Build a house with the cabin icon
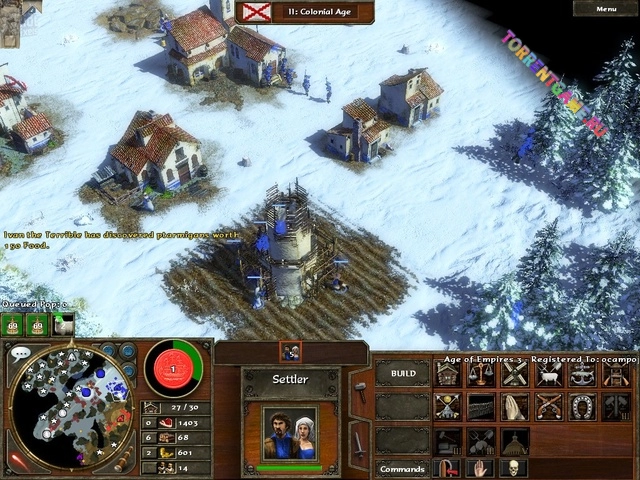The image size is (640, 480). pyautogui.click(x=449, y=374)
